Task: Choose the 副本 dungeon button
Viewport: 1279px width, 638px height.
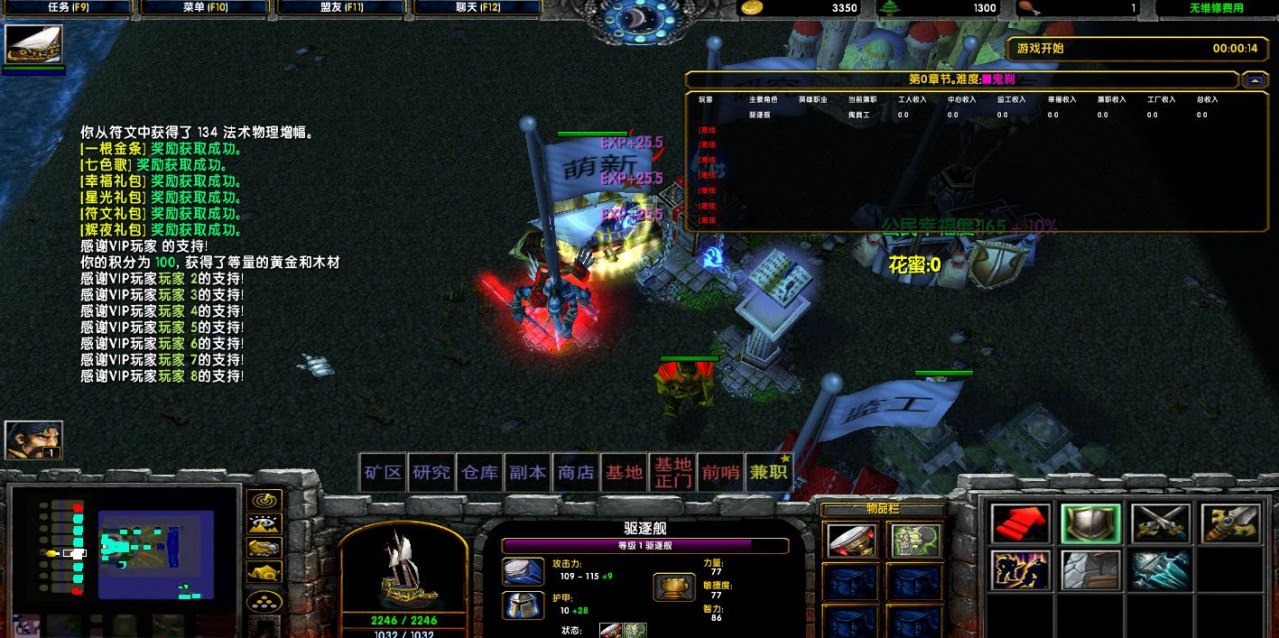Action: click(x=527, y=472)
